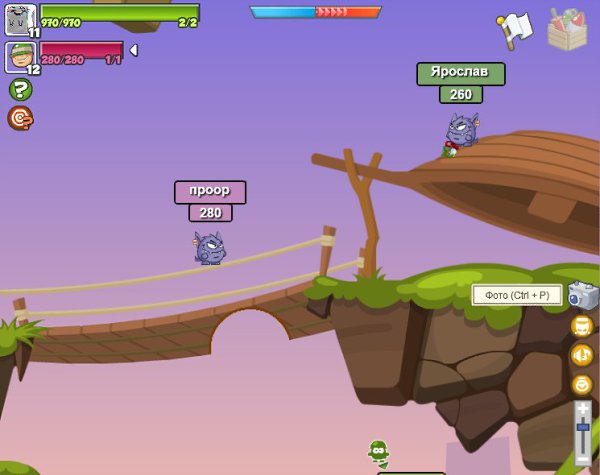Click the white surrender flag icon
Screen dimensions: 600x475
(514, 28)
